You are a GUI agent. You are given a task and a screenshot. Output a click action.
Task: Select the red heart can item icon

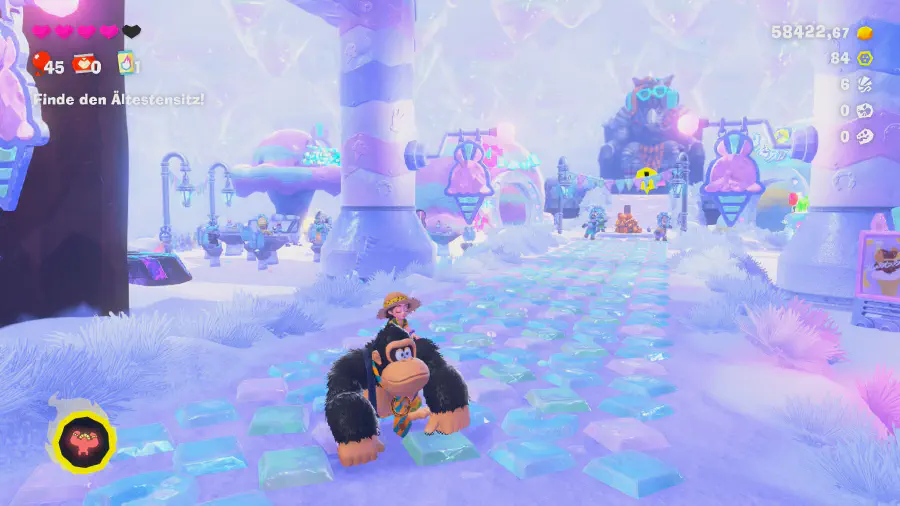82,65
